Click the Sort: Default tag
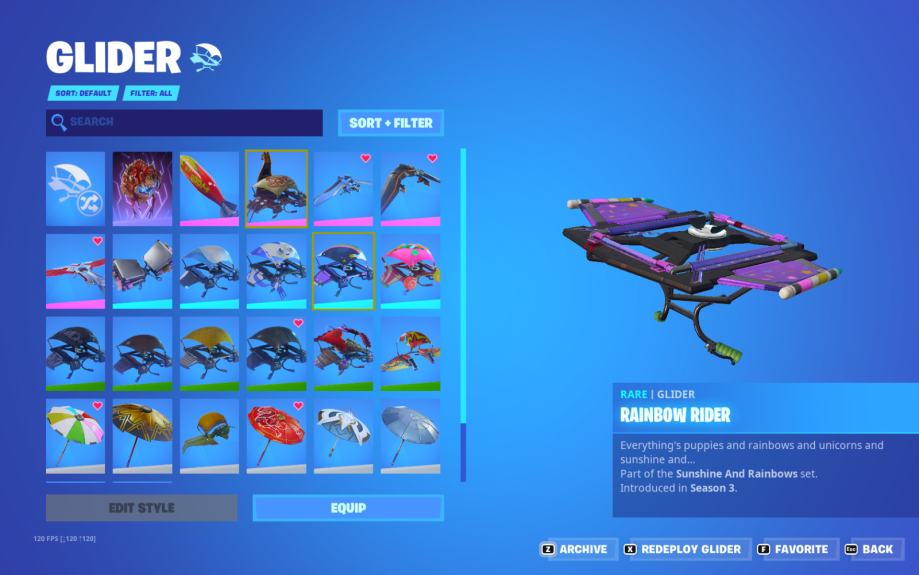This screenshot has width=919, height=575. pos(82,93)
